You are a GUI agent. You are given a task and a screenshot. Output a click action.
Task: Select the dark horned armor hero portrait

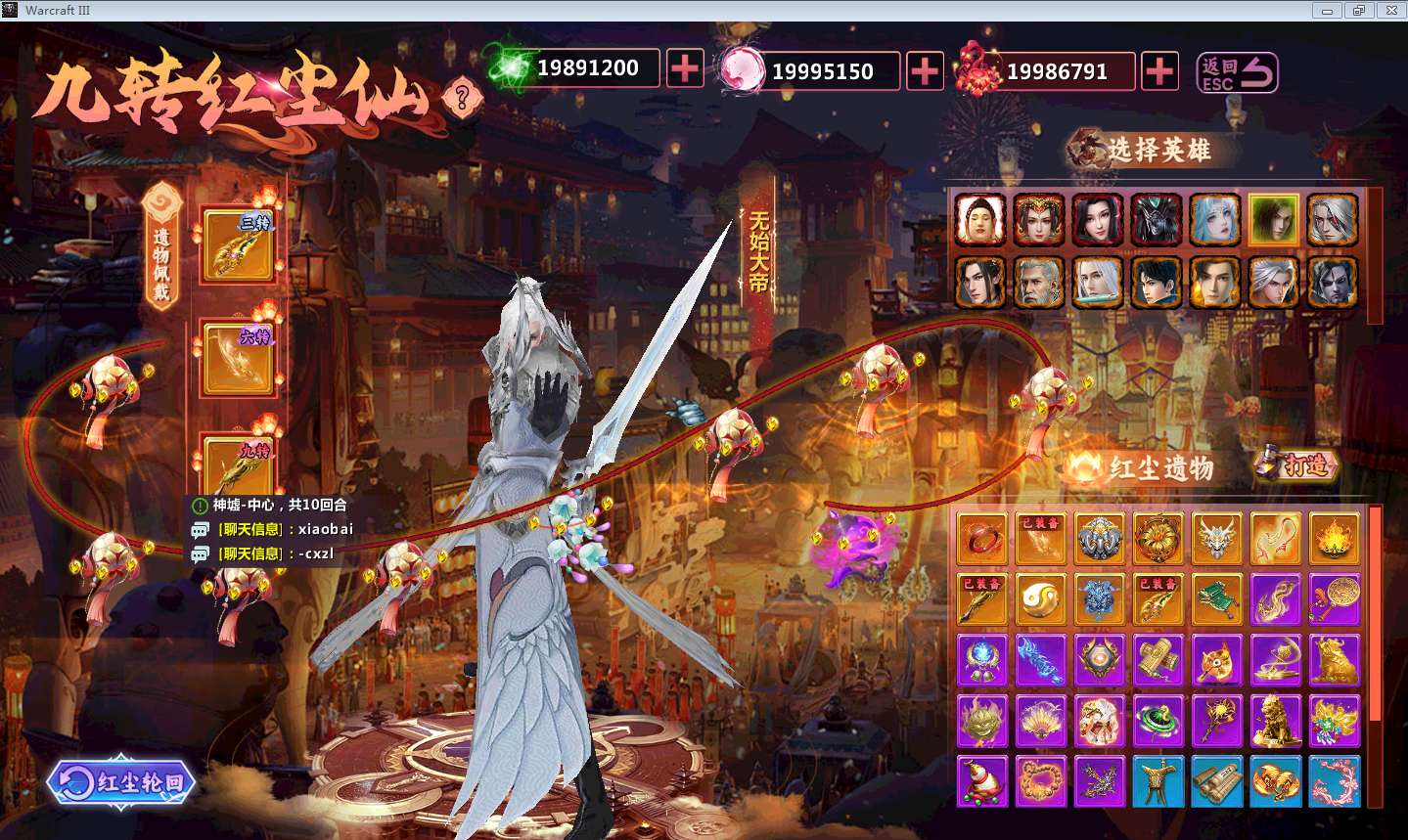[x=1157, y=220]
